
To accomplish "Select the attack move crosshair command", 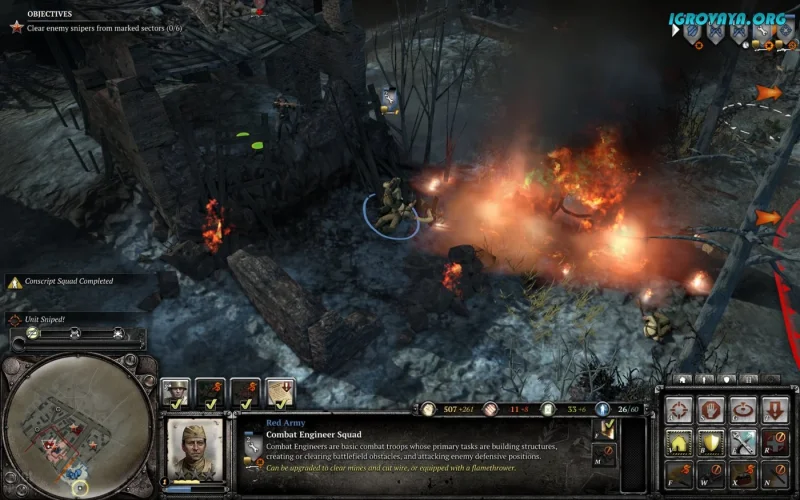I will point(677,410).
